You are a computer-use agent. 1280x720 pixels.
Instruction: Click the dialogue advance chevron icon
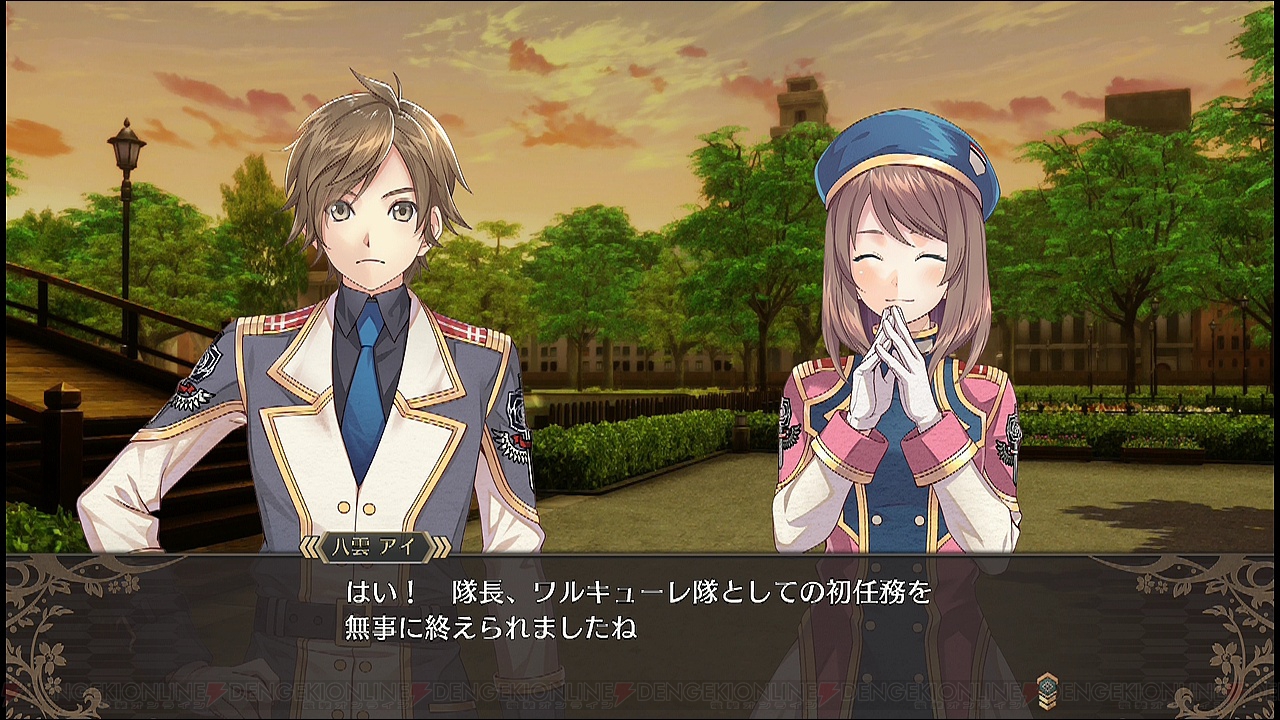1046,687
